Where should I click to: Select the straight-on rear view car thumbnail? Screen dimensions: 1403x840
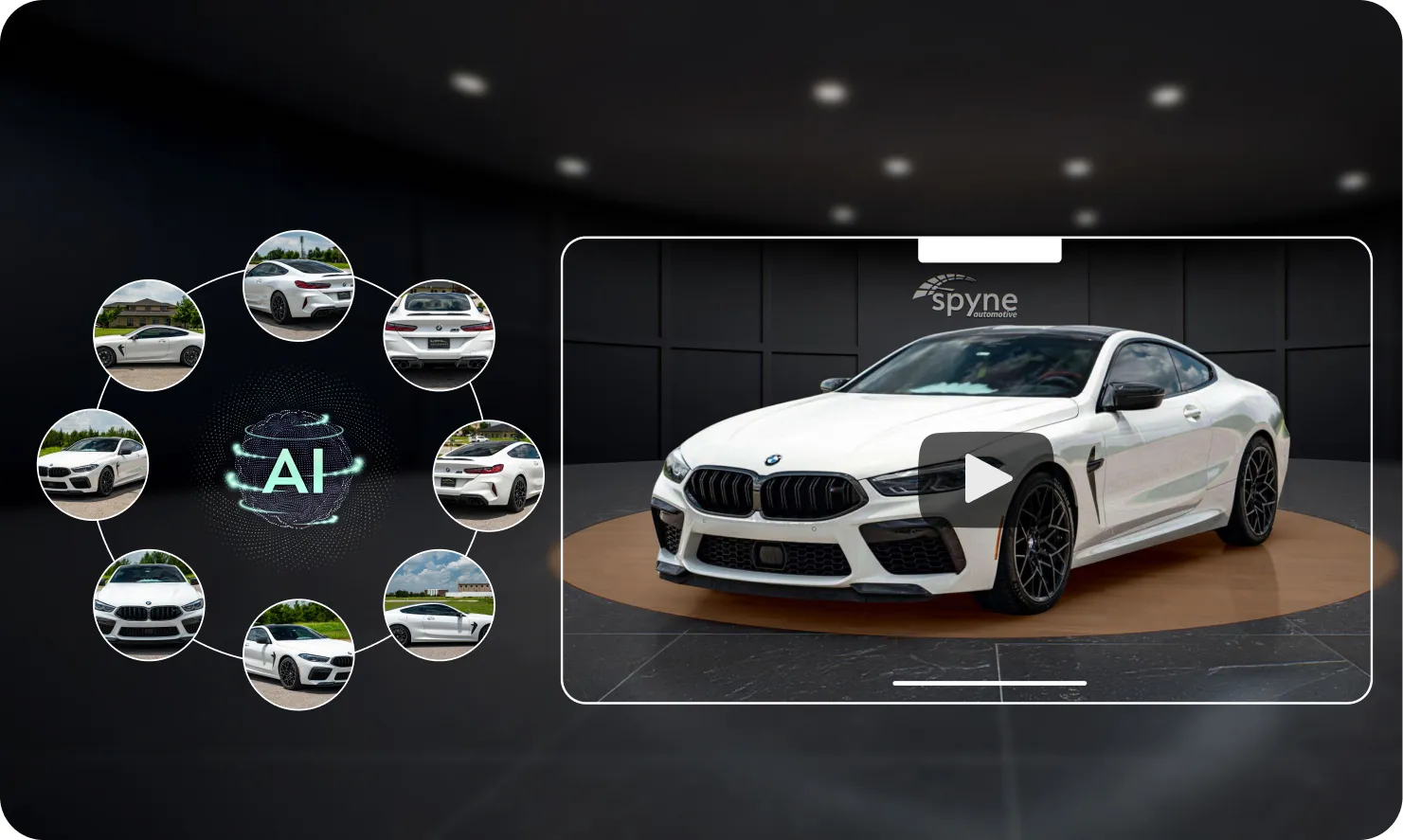[439, 334]
